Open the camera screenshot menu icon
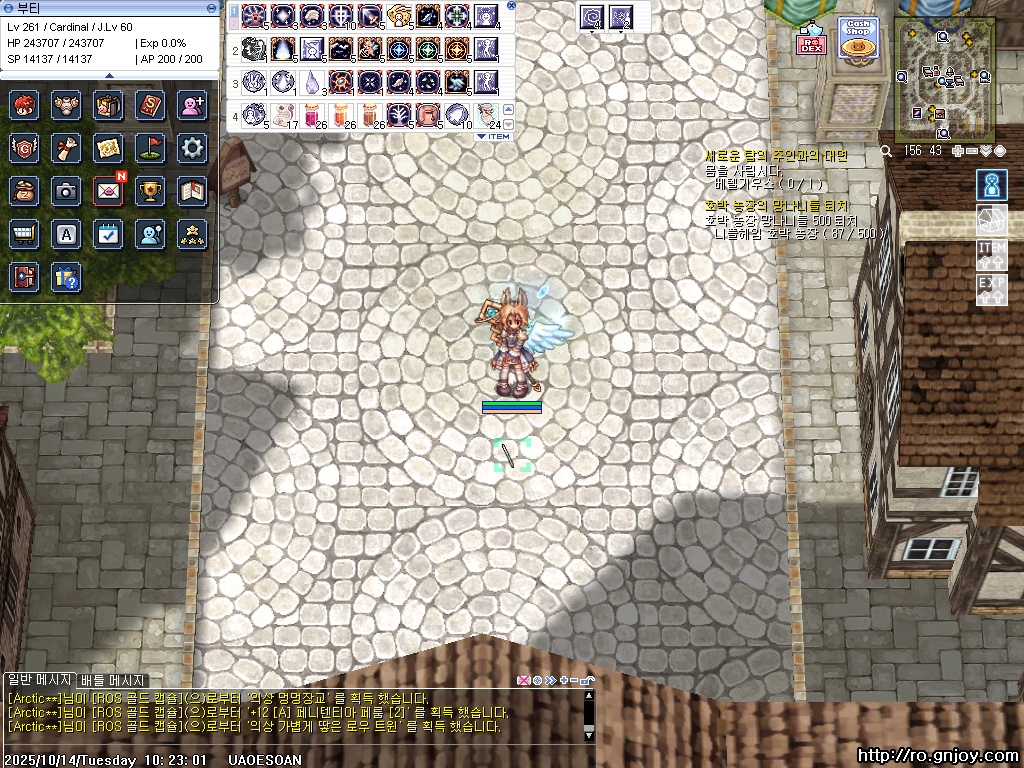The height and width of the screenshot is (768, 1024). pyautogui.click(x=66, y=191)
